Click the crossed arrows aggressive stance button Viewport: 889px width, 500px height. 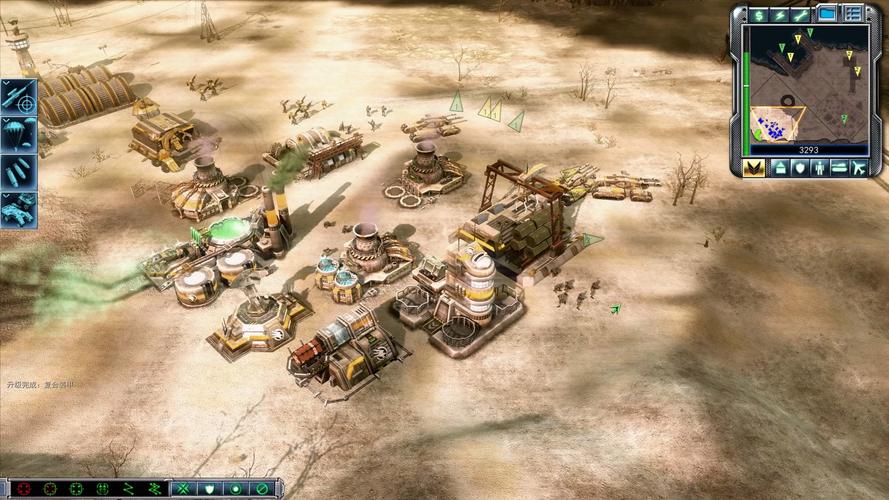[184, 489]
